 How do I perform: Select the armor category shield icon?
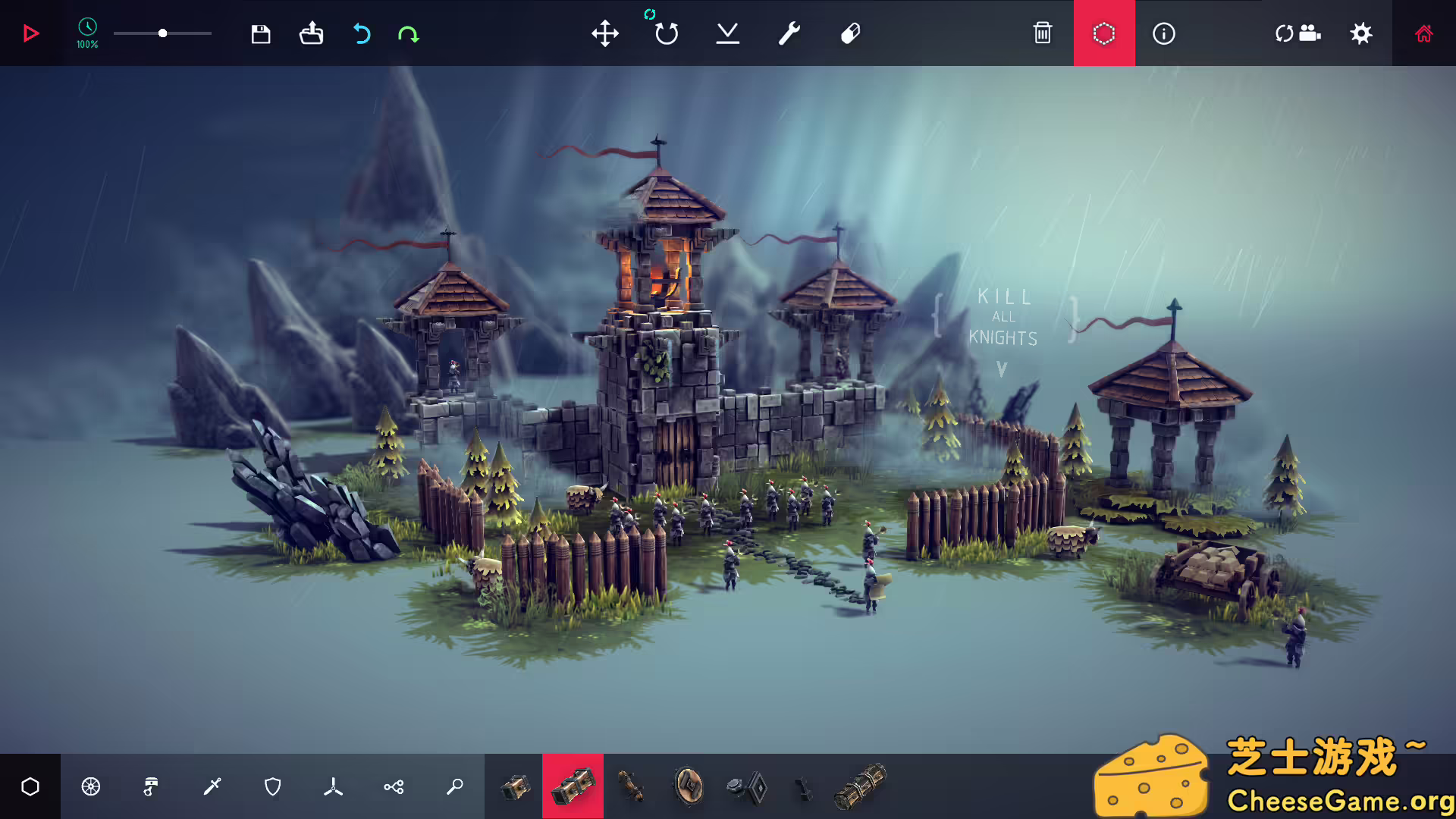click(274, 787)
